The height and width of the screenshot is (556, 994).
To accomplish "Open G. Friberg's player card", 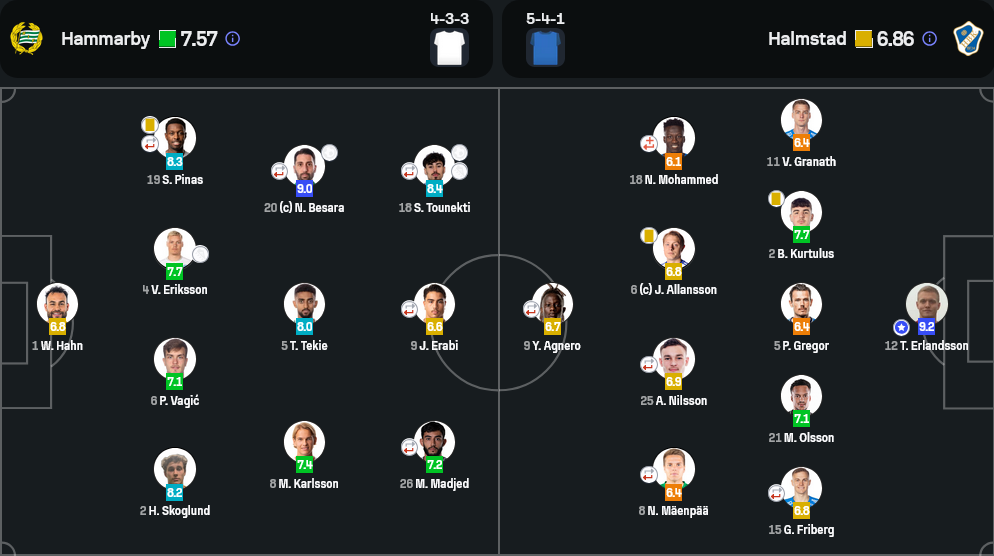I will (801, 488).
